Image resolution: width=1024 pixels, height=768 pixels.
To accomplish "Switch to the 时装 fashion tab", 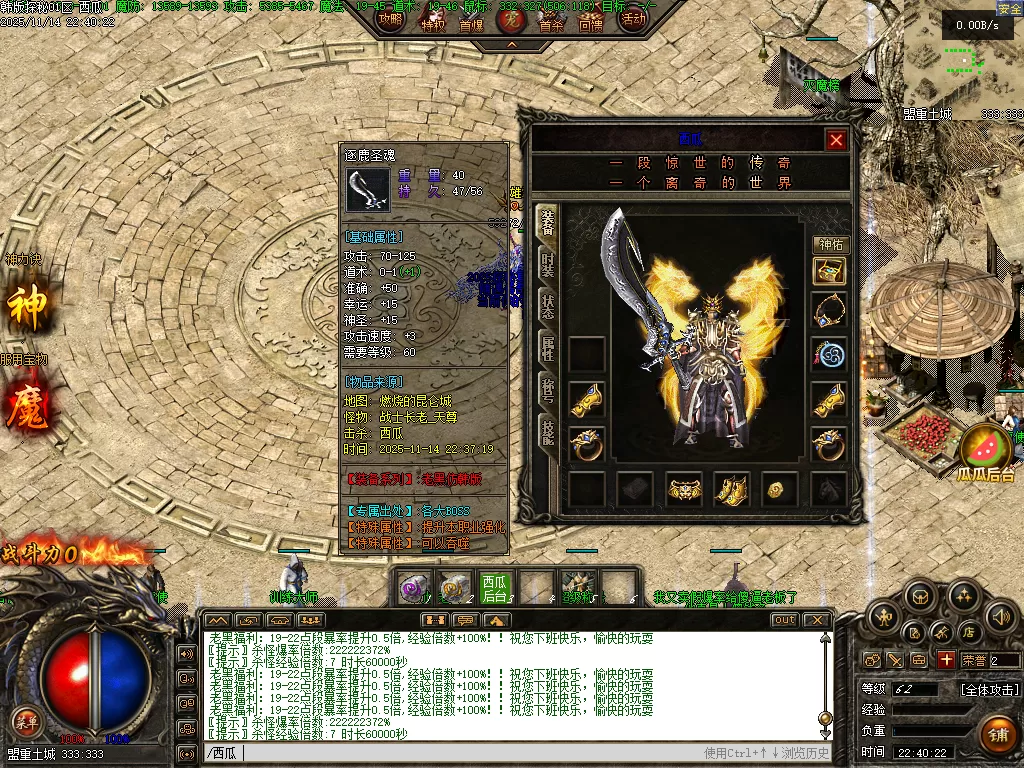I will pyautogui.click(x=548, y=265).
